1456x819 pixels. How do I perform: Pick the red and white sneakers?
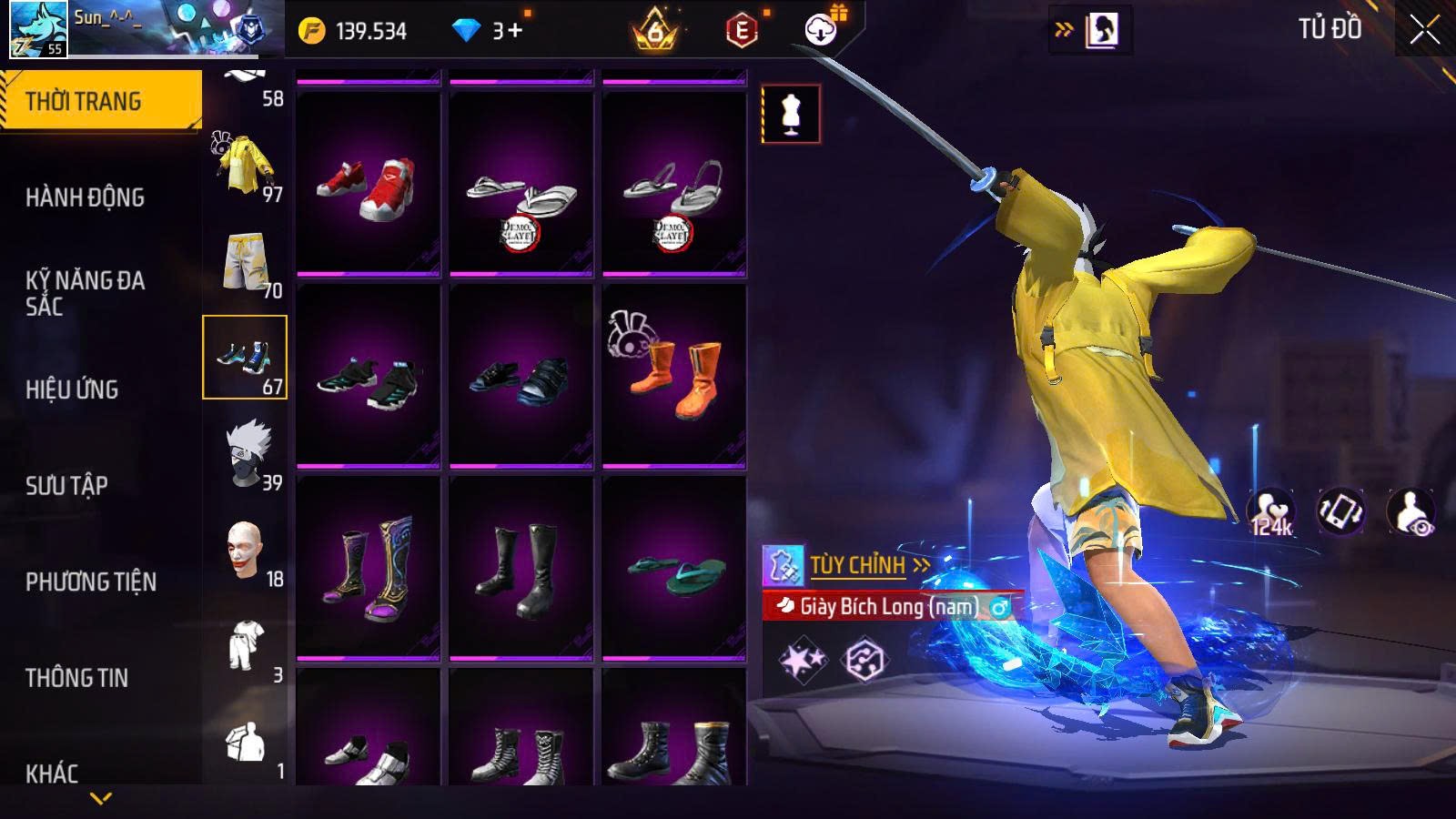368,185
